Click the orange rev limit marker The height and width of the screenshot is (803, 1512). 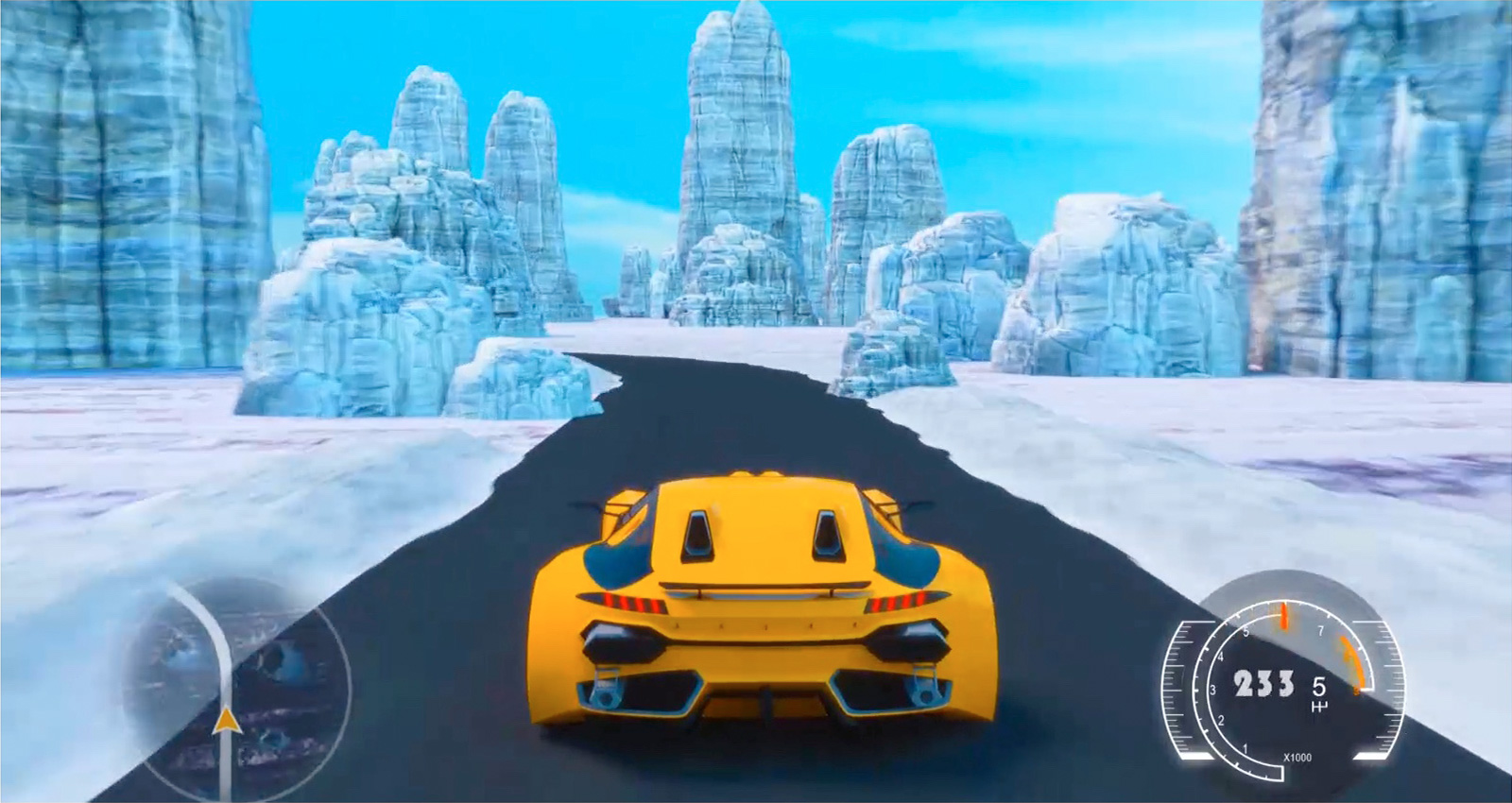[1356, 692]
